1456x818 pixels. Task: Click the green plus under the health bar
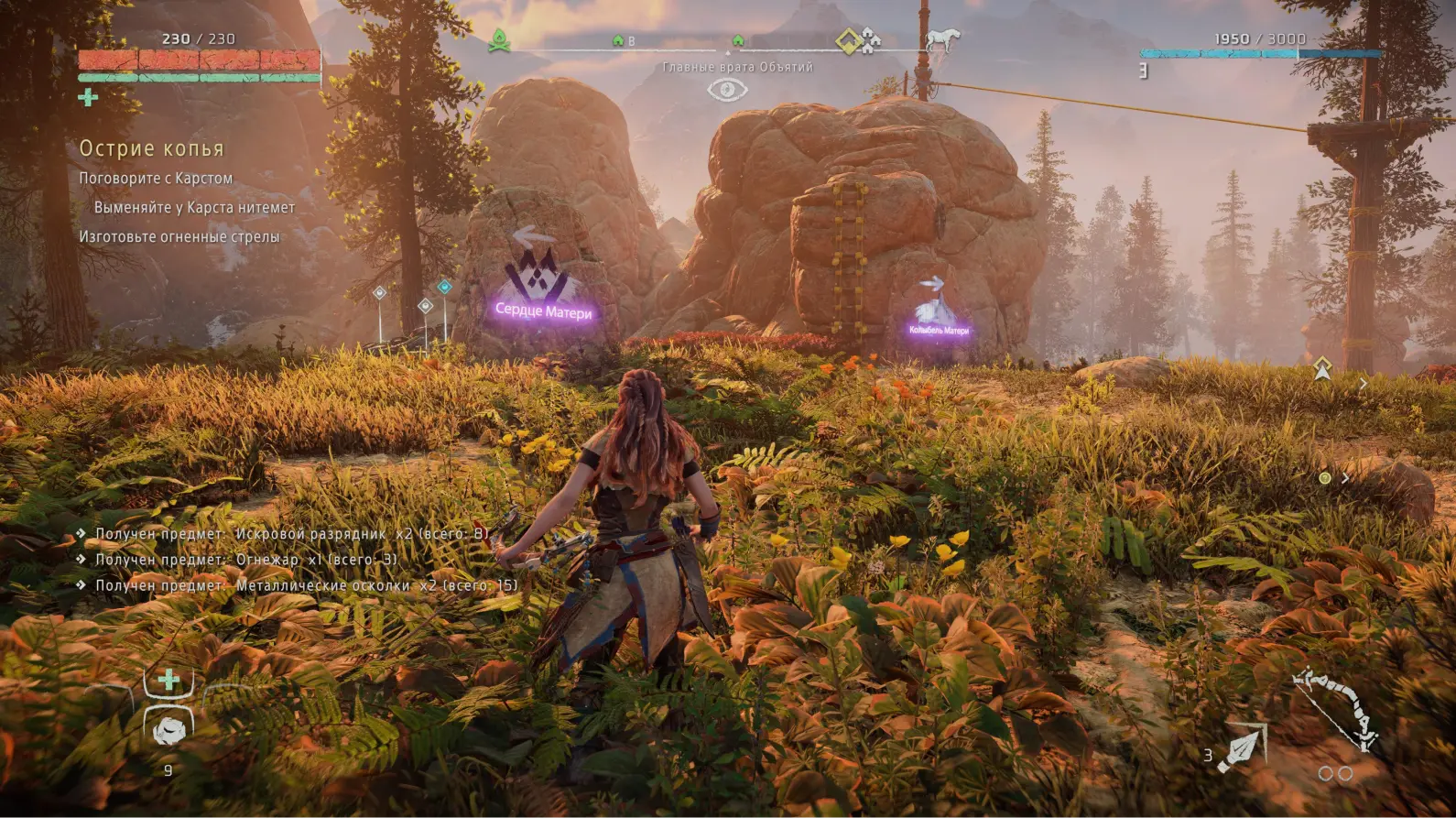click(88, 97)
